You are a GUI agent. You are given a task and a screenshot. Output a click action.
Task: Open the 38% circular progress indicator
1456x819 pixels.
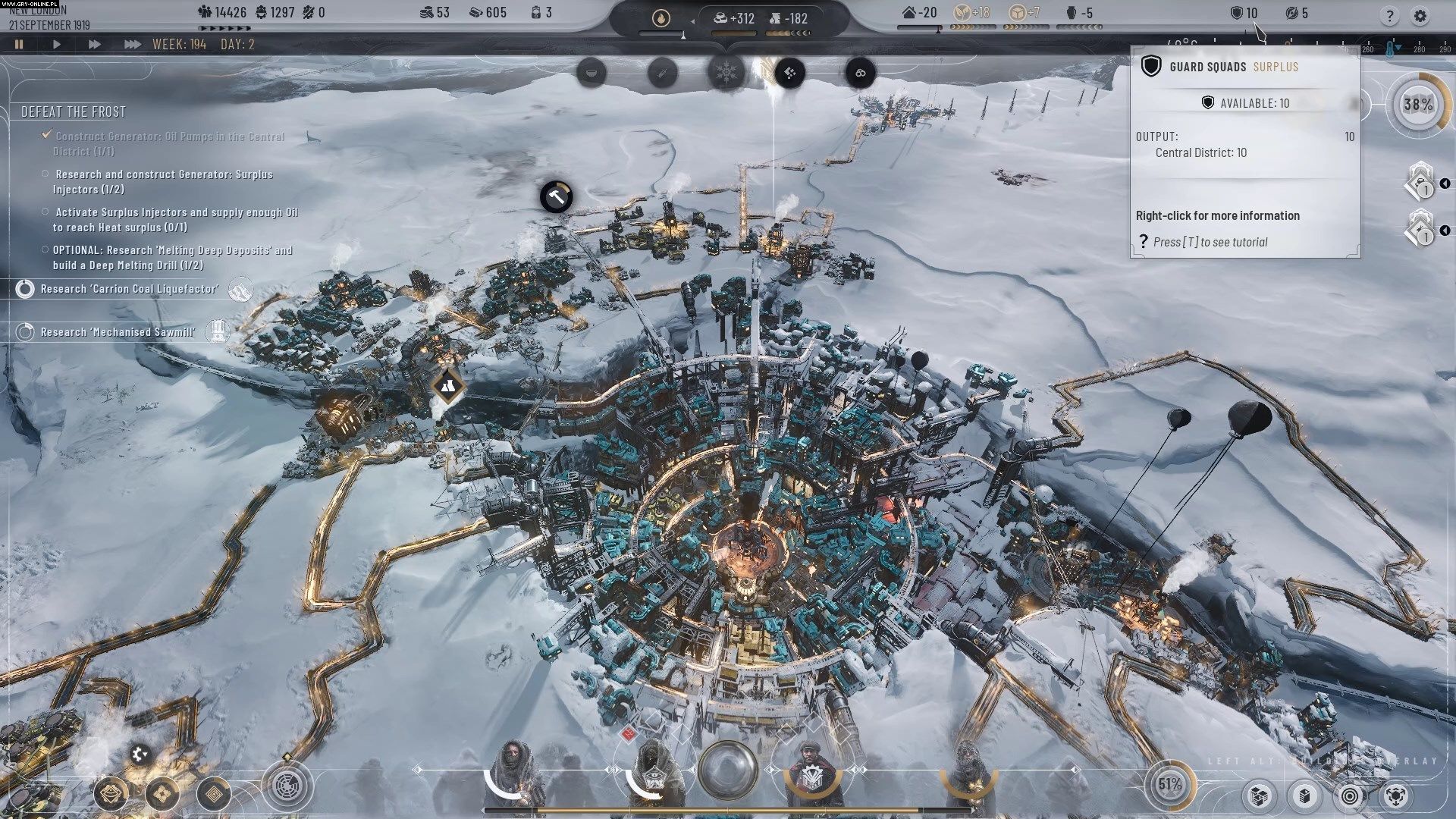point(1417,105)
